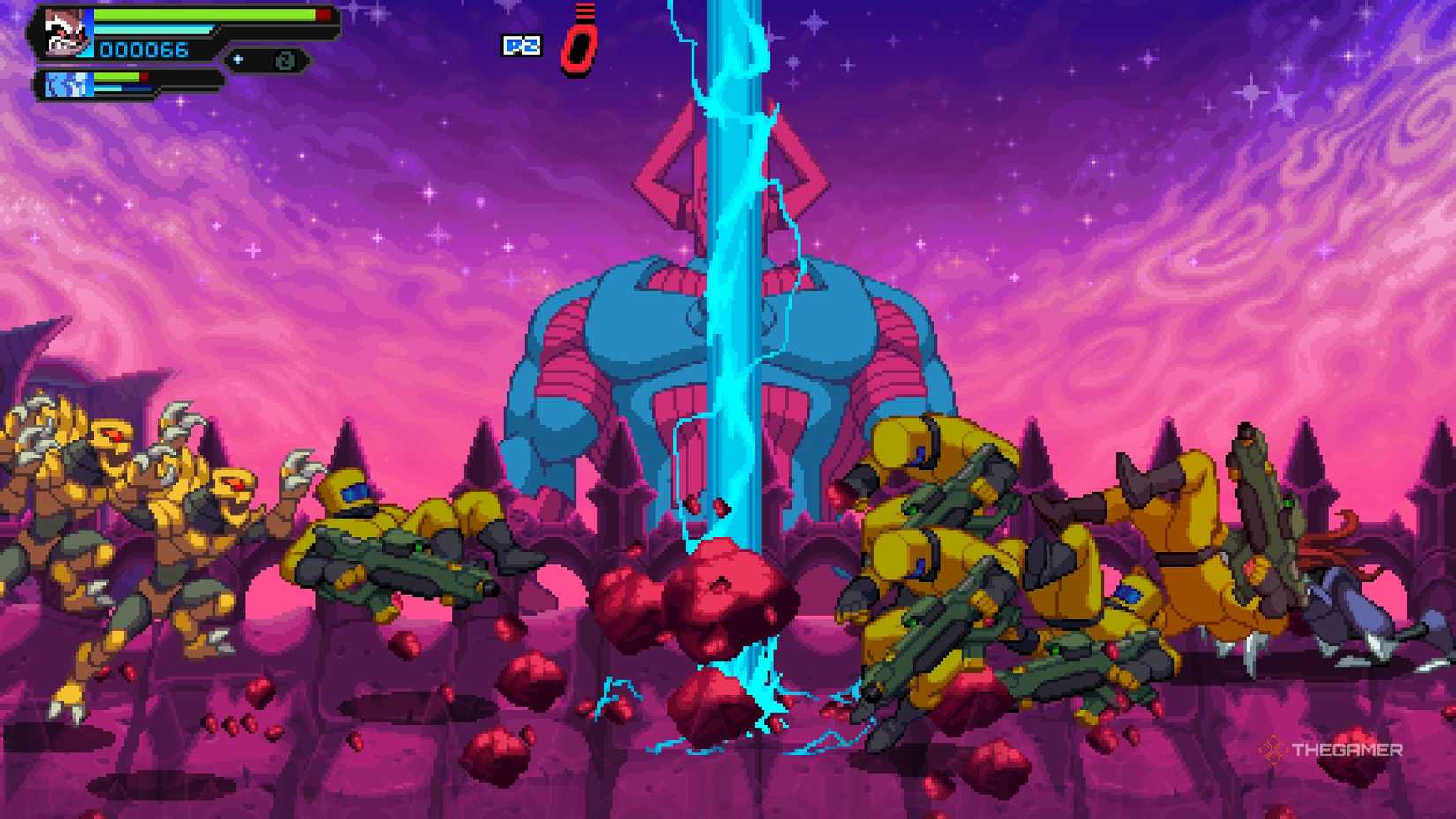Click the small plus icon beside the coin counter
1456x819 pixels.
tap(237, 59)
